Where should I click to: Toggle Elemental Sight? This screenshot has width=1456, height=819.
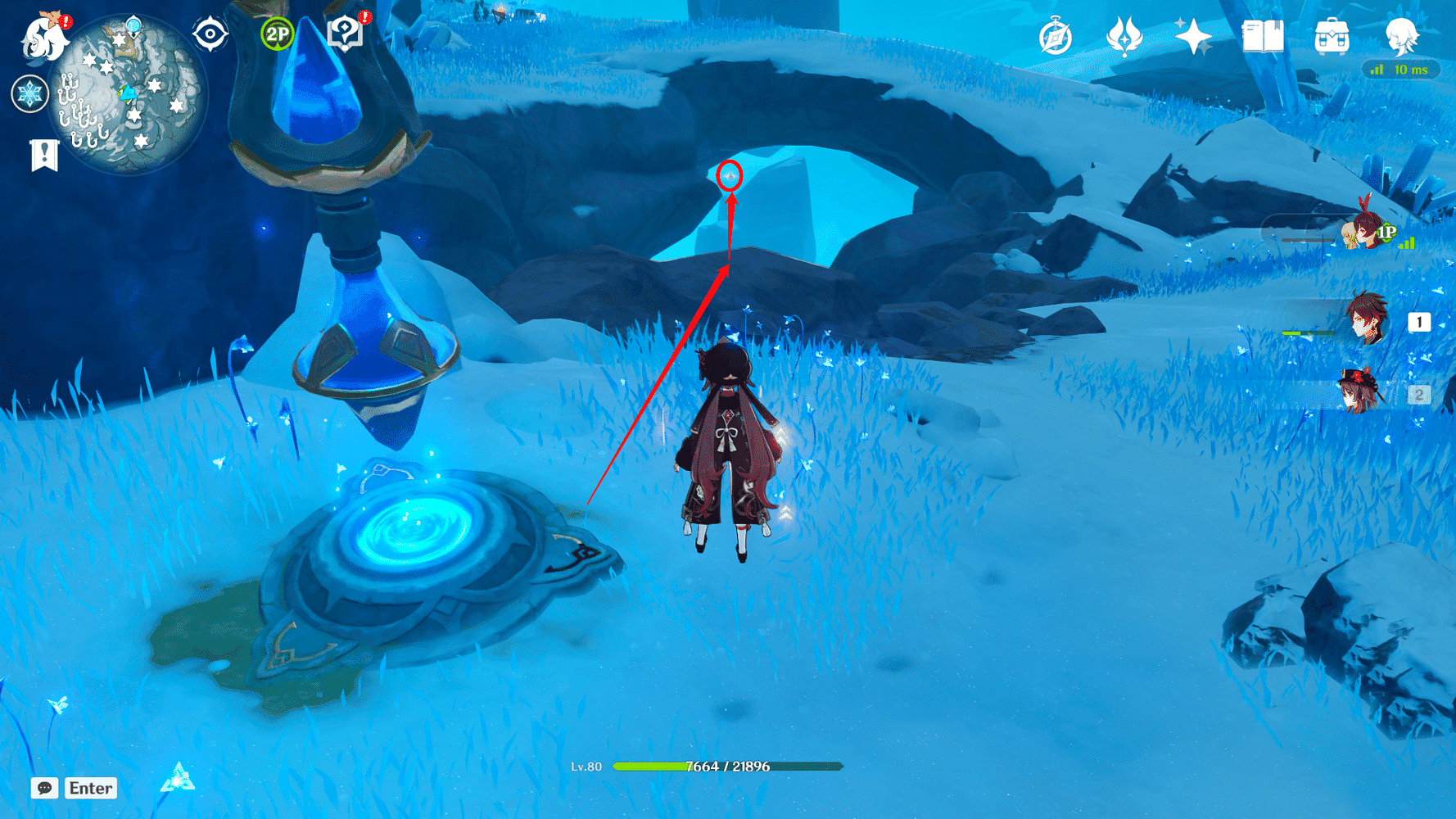[212, 34]
